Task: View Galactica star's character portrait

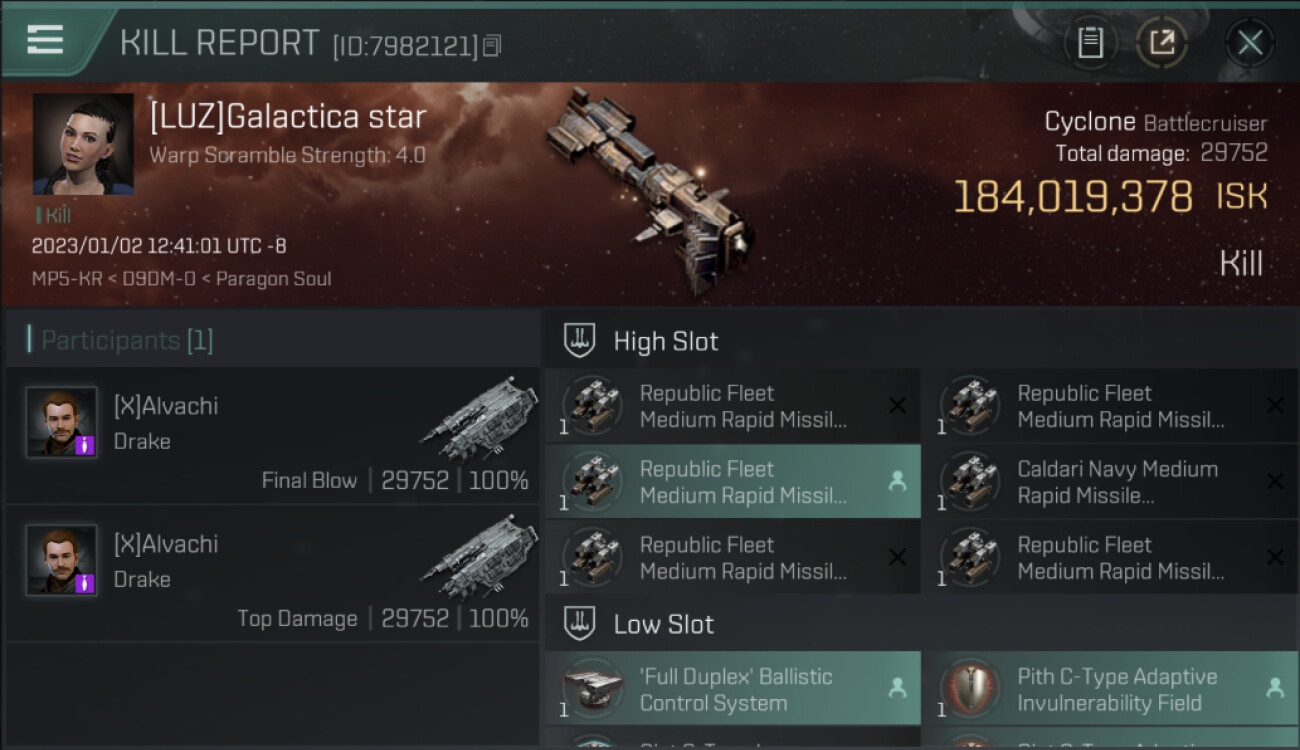Action: 83,144
